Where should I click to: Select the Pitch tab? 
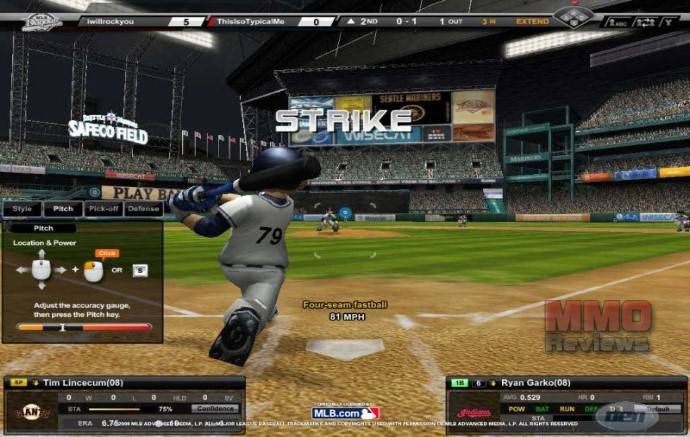tap(62, 209)
